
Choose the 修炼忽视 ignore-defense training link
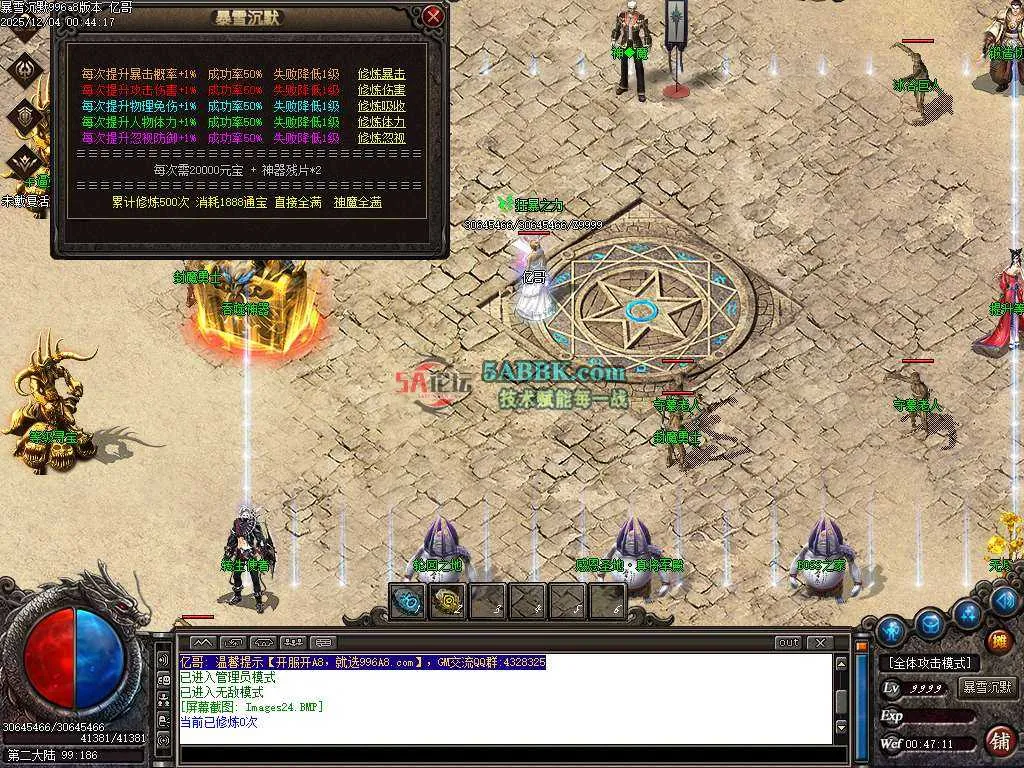pyautogui.click(x=382, y=138)
